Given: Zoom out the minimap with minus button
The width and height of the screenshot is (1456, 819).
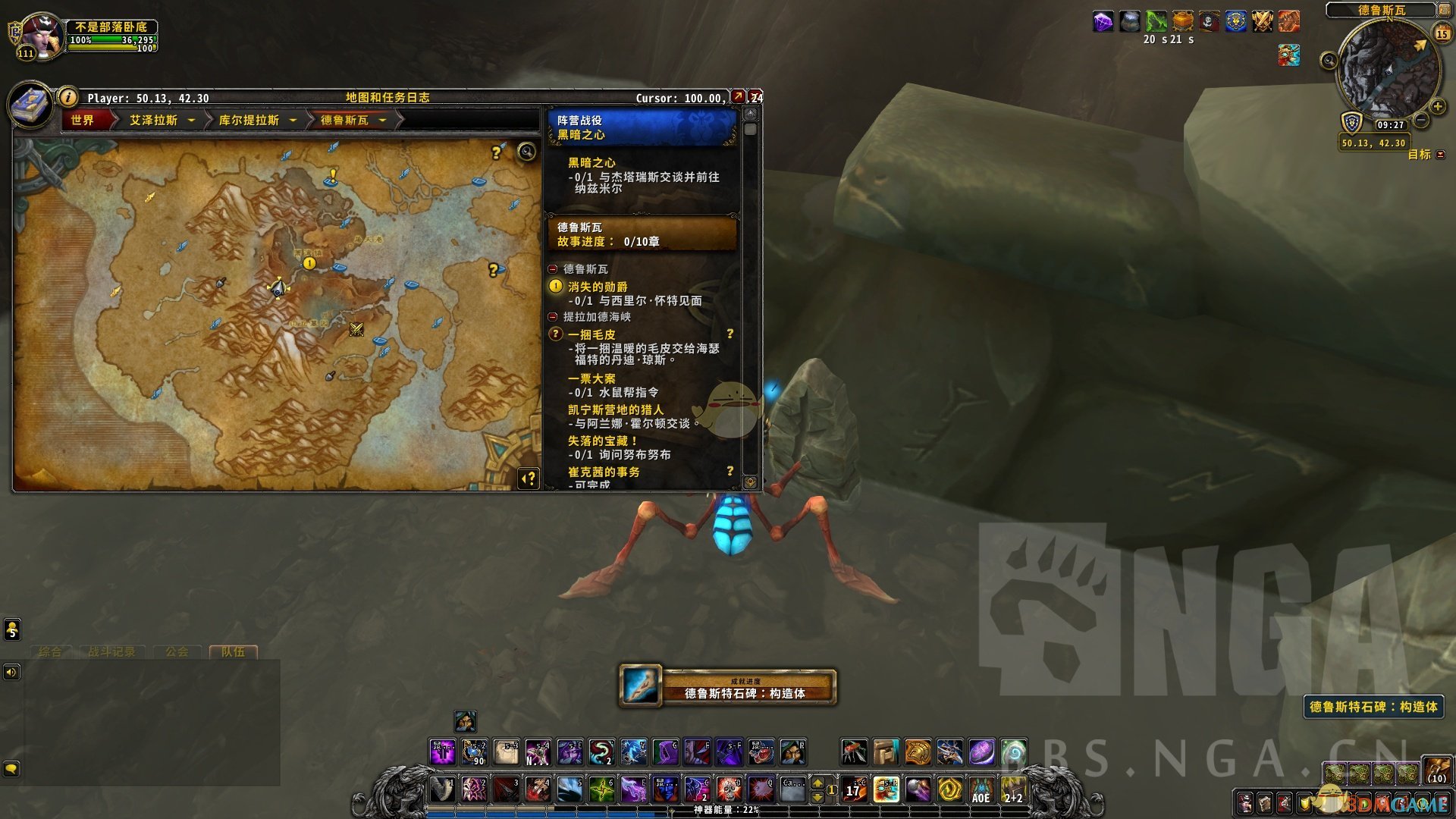Looking at the screenshot, I should pos(1422,120).
